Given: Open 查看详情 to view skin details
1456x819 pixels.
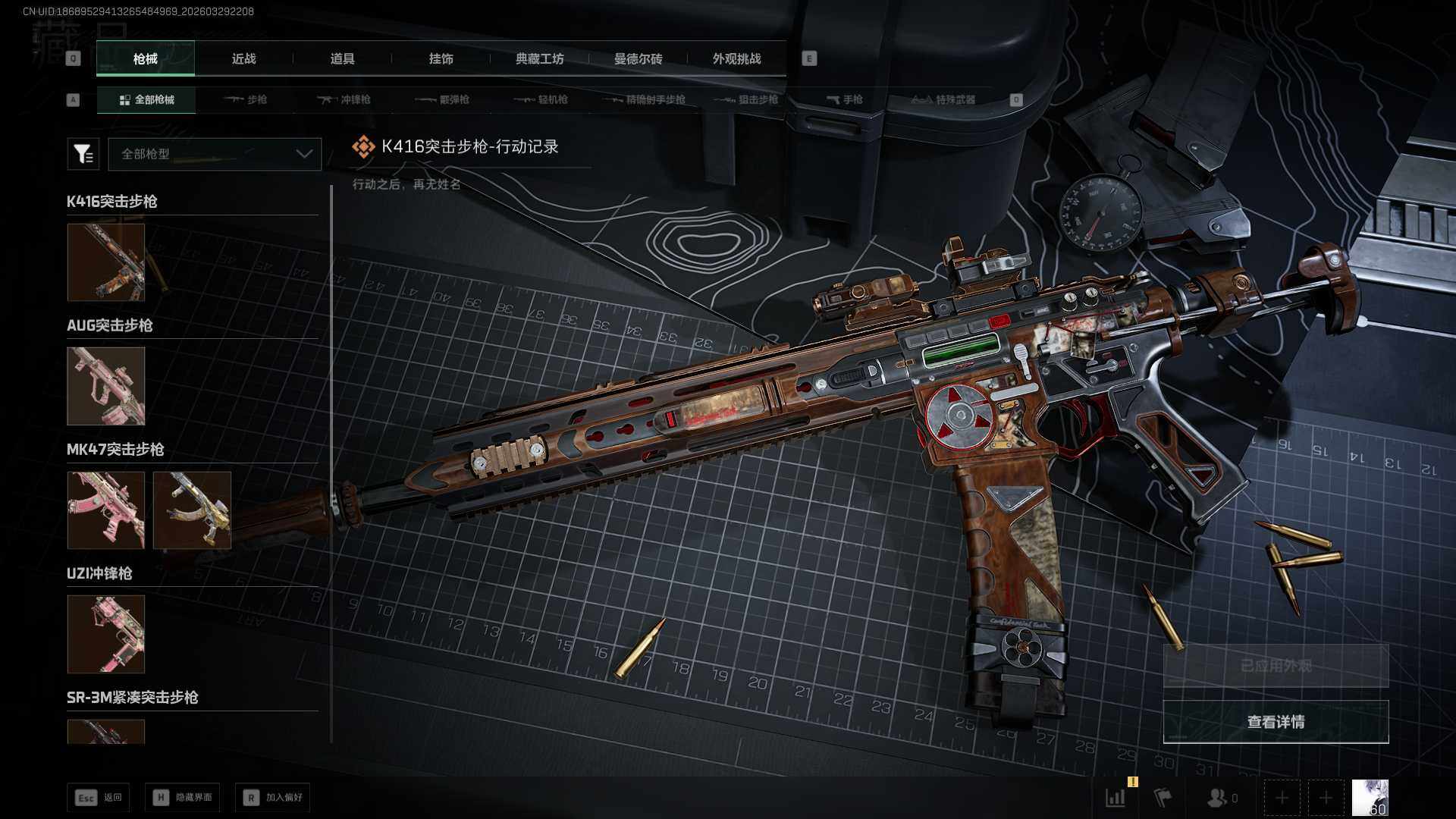Looking at the screenshot, I should tap(1276, 722).
